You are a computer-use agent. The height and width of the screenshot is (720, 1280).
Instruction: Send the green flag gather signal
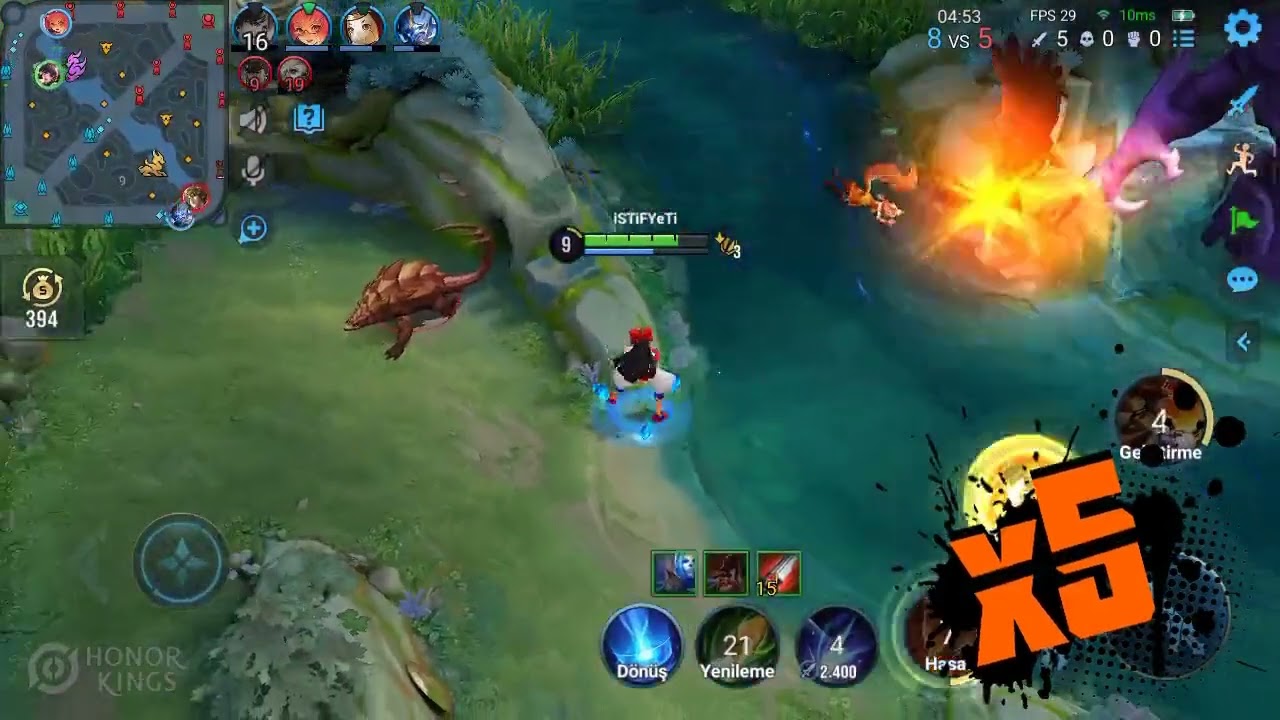[x=1243, y=220]
